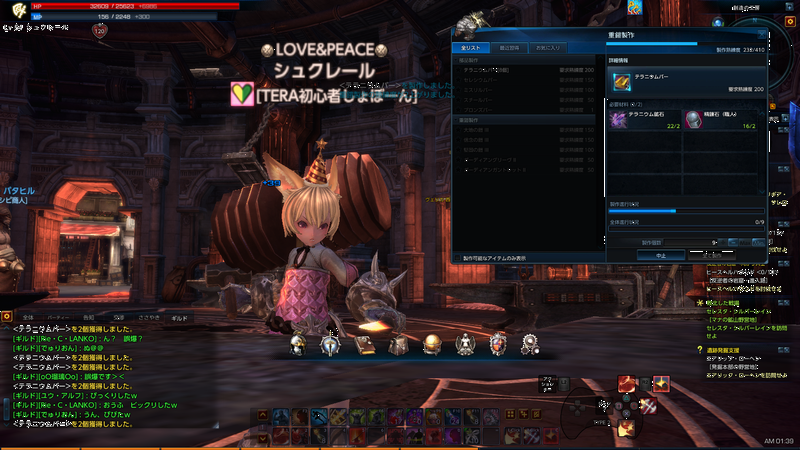The width and height of the screenshot is (800, 450).
Task: Switch chat to the 全体 tab
Action: point(28,317)
